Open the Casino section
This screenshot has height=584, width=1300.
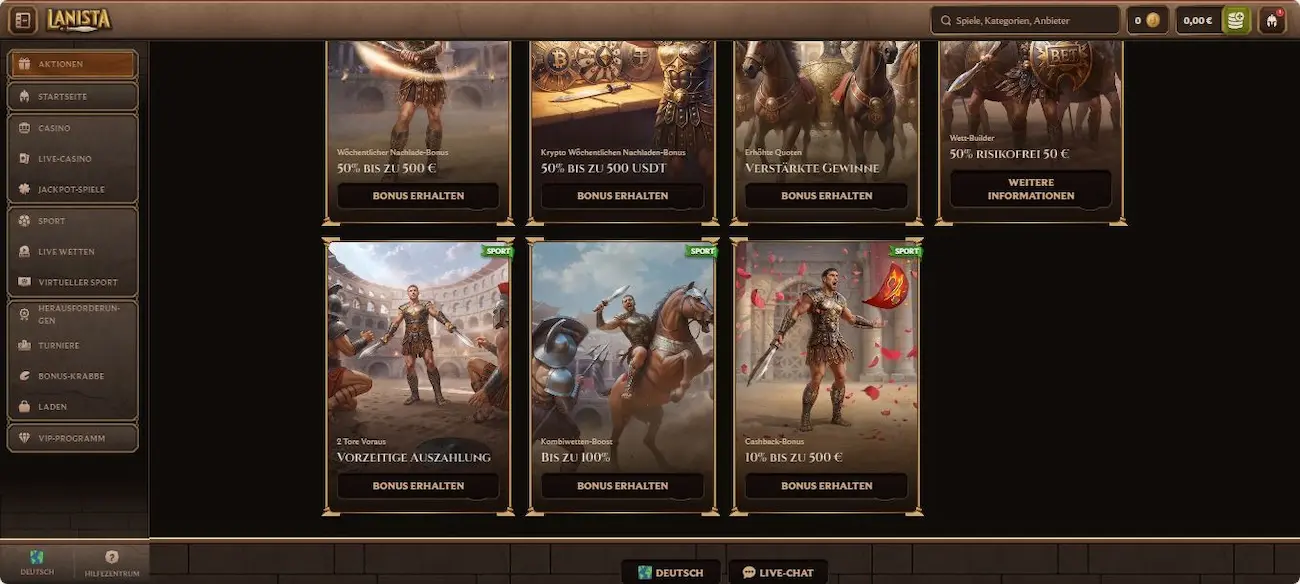pos(72,128)
